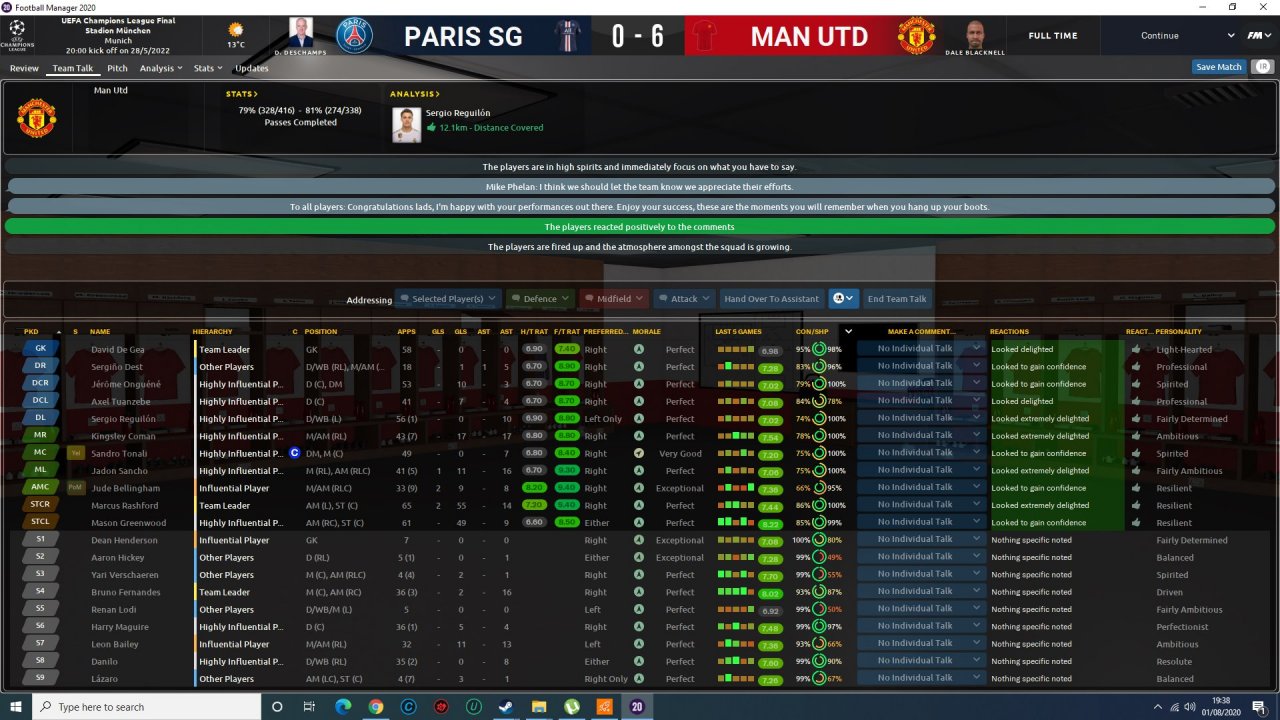This screenshot has height=720, width=1280.
Task: Open the Analysis dropdown menu
Action: click(x=160, y=69)
